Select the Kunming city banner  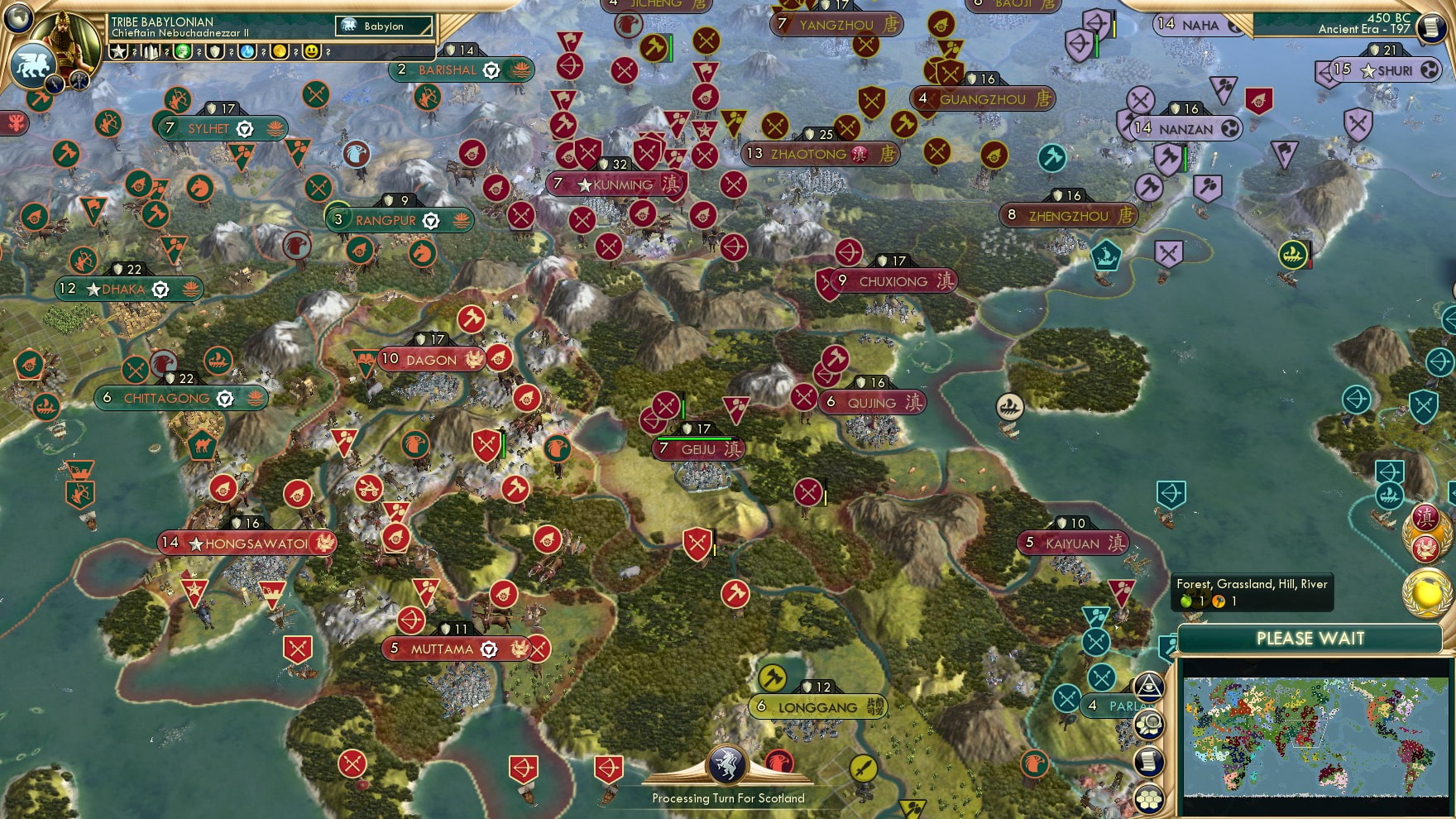pos(616,185)
